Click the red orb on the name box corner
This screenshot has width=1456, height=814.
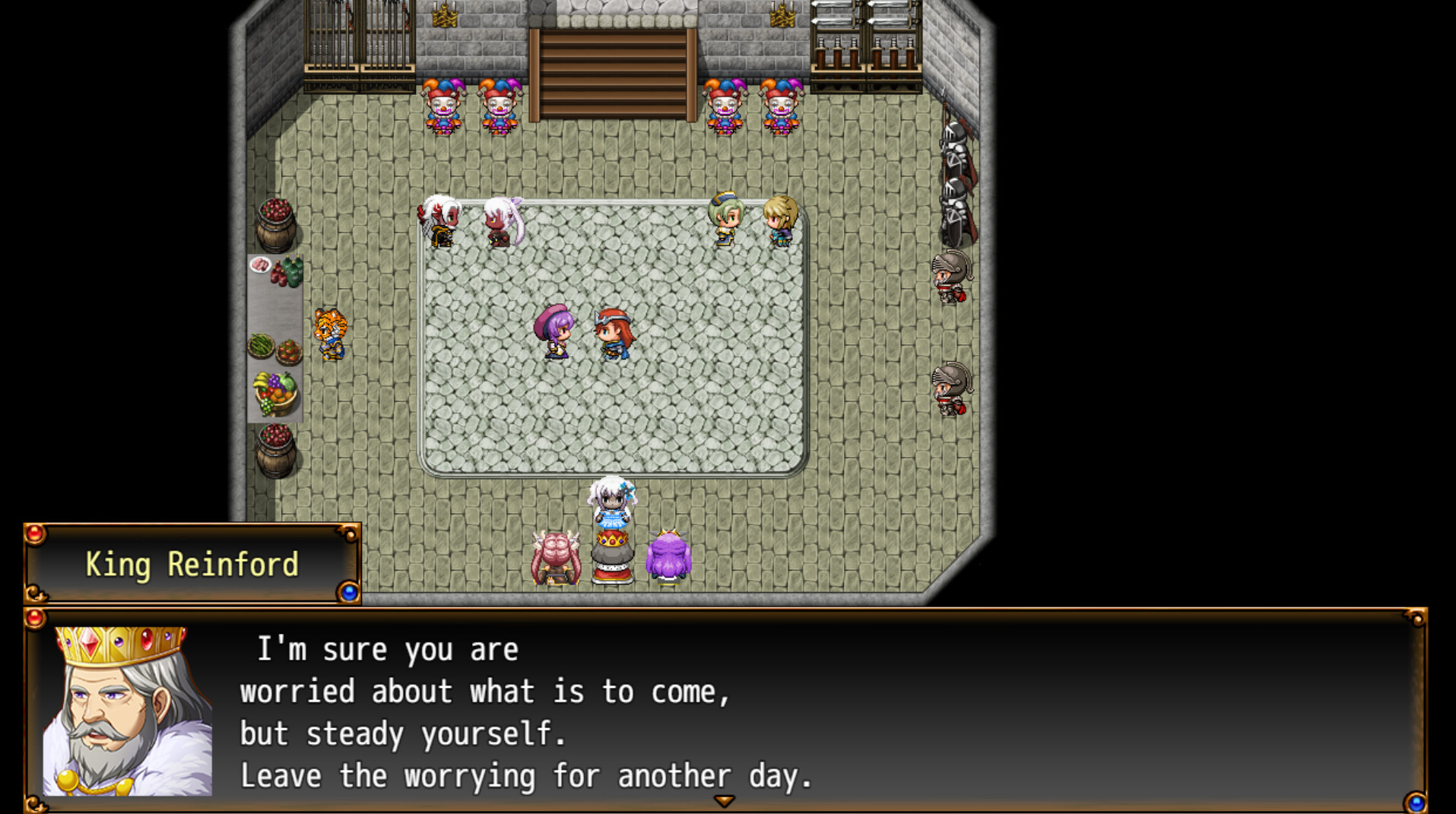point(33,536)
